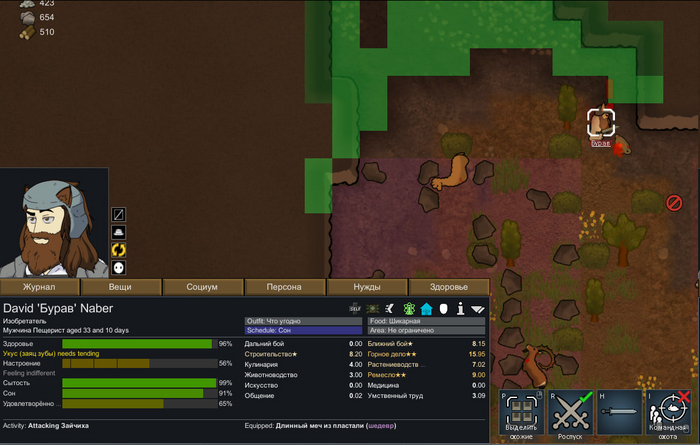The image size is (700, 445).
Task: Toggle the Командная охота button
Action: pyautogui.click(x=667, y=414)
